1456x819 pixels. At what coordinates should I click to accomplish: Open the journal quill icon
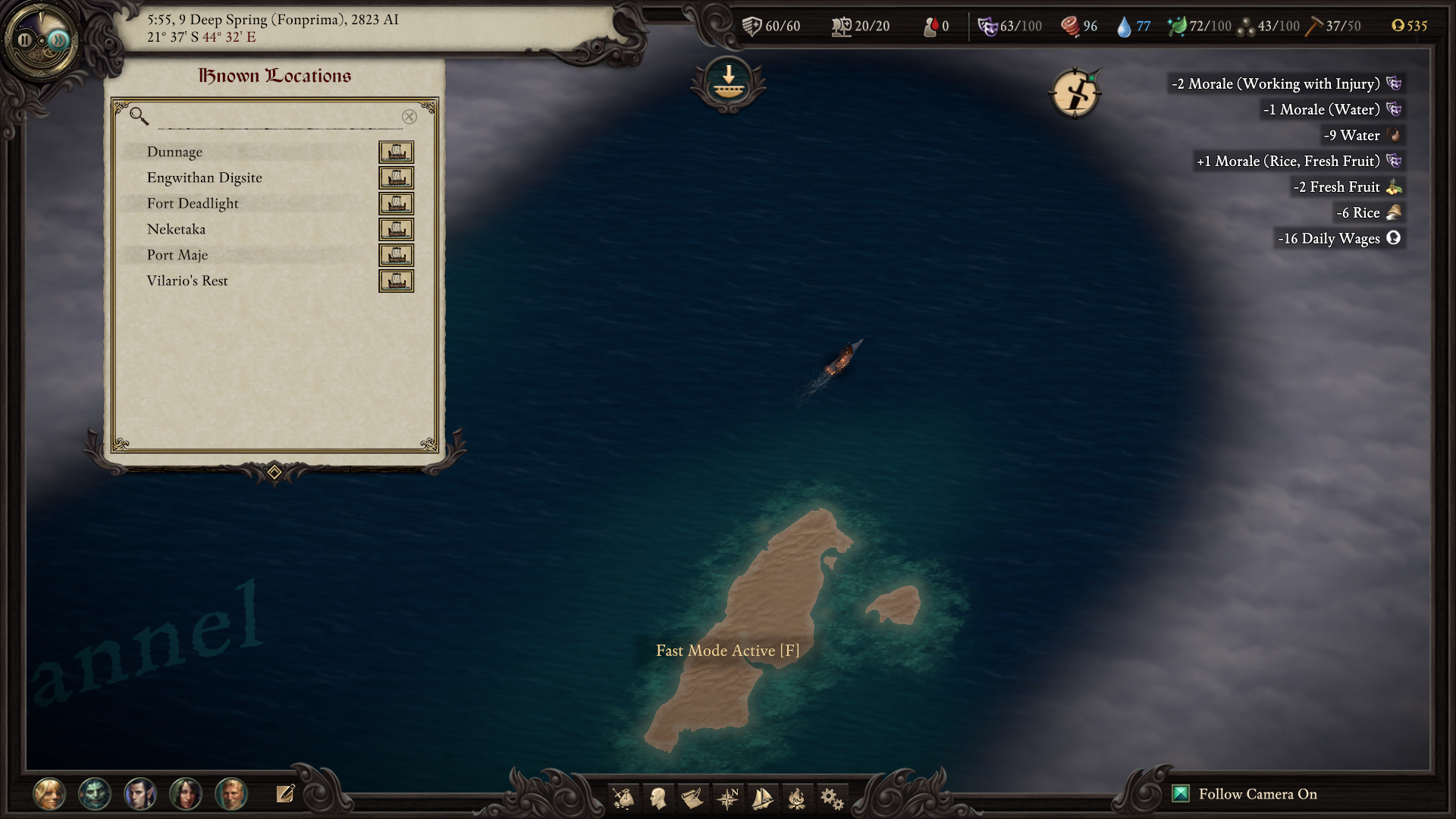coord(692,798)
